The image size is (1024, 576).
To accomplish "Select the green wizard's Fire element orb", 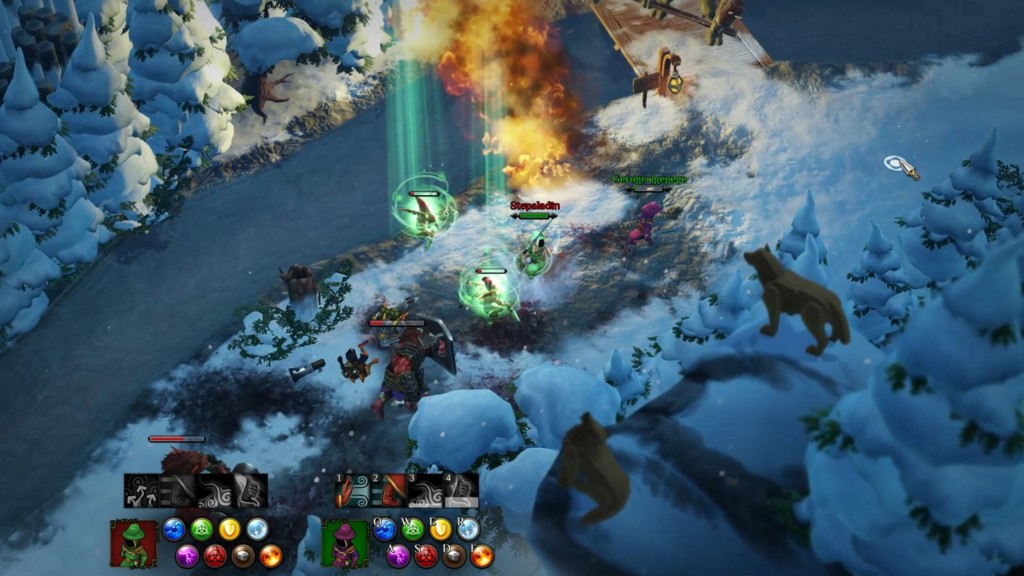I will (x=271, y=556).
